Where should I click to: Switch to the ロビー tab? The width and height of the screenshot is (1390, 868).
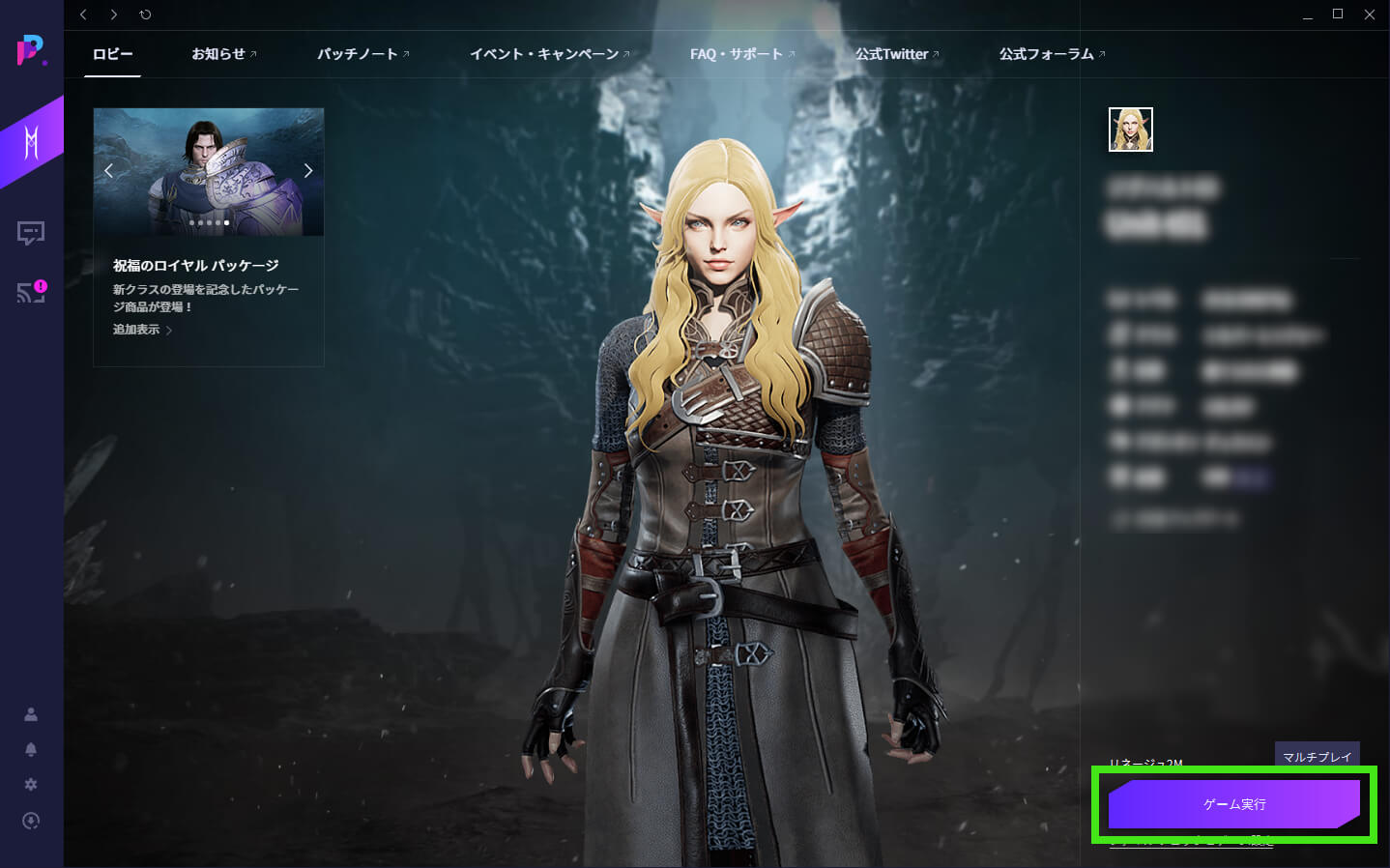point(113,54)
